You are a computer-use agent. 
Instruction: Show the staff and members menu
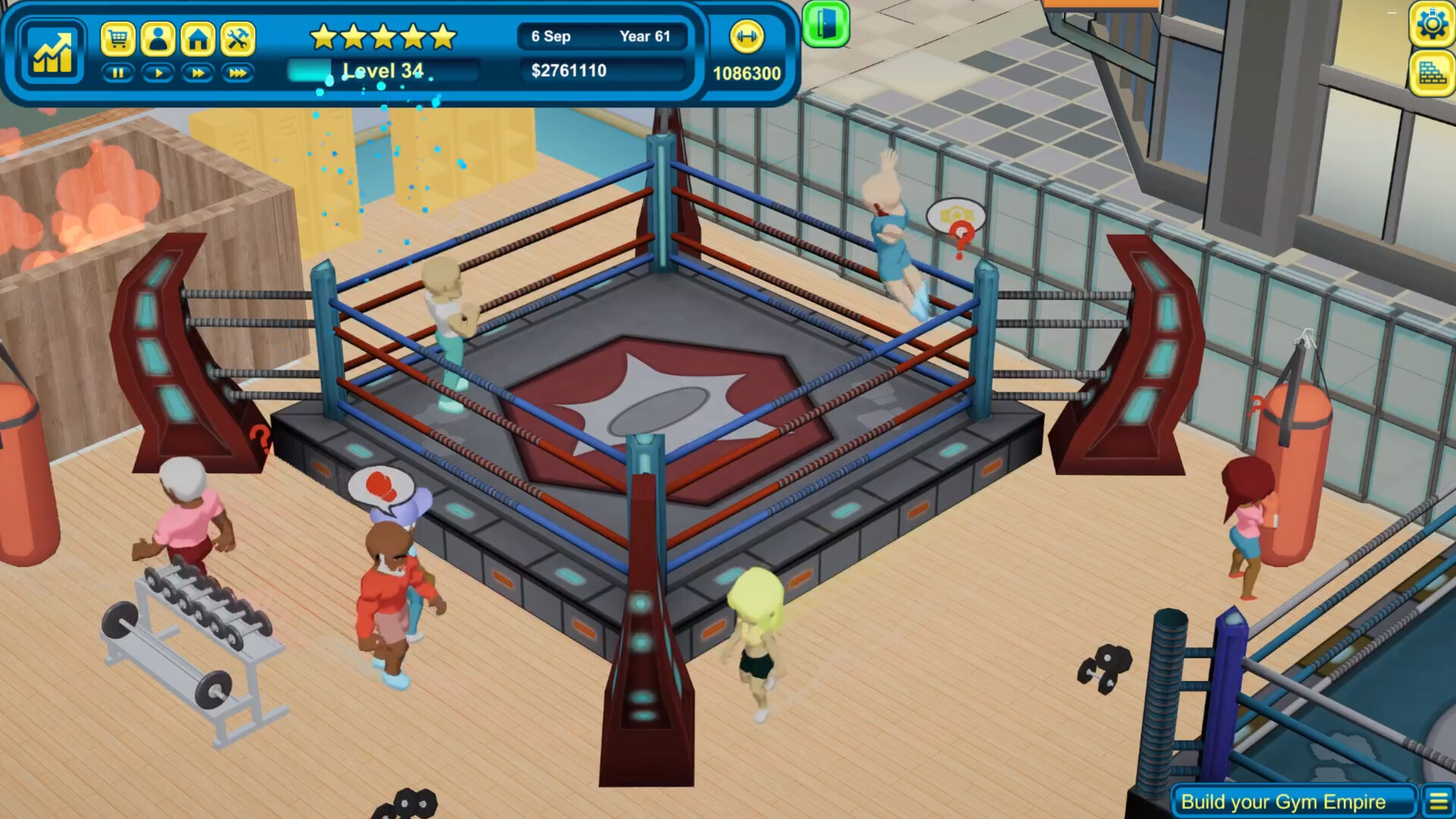point(158,38)
